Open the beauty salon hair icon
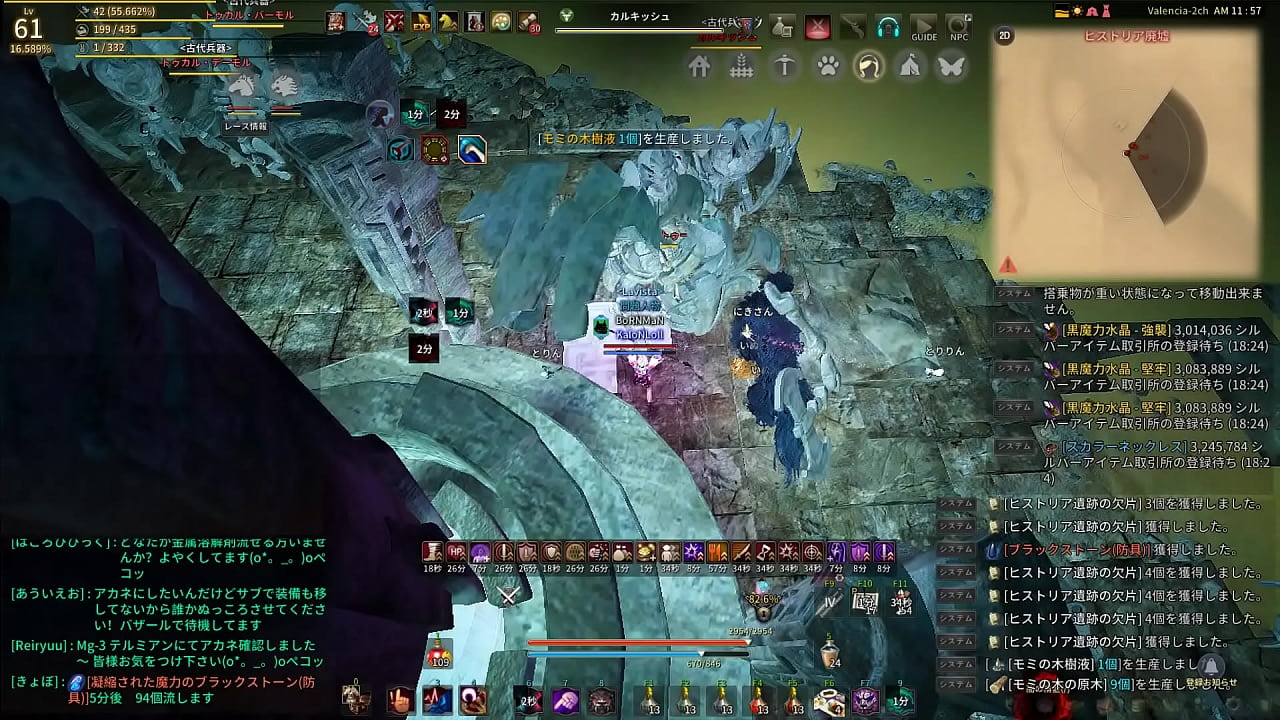Screen dimensions: 1280x720 click(x=866, y=66)
